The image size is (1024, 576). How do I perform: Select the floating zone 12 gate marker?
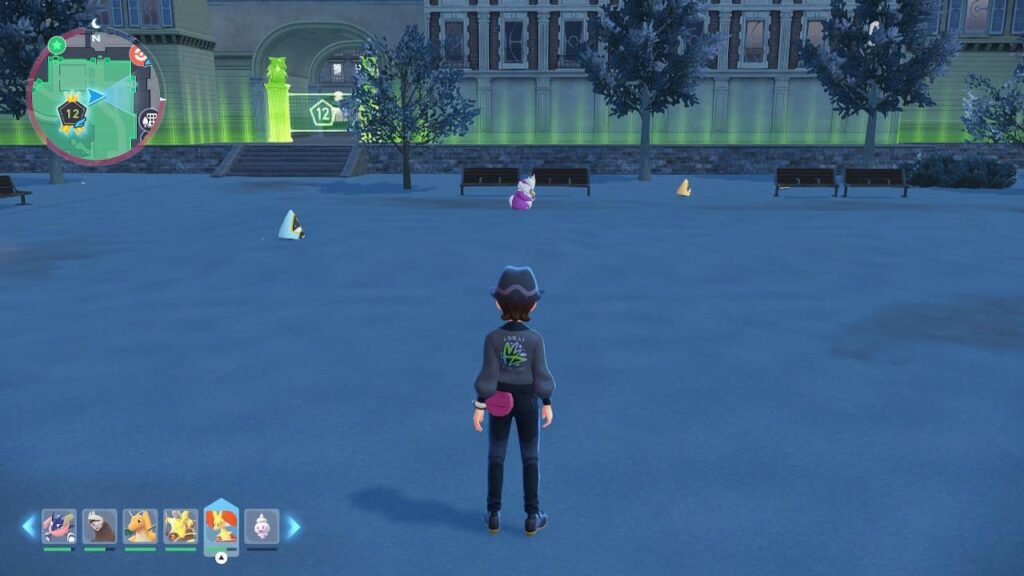tap(321, 112)
